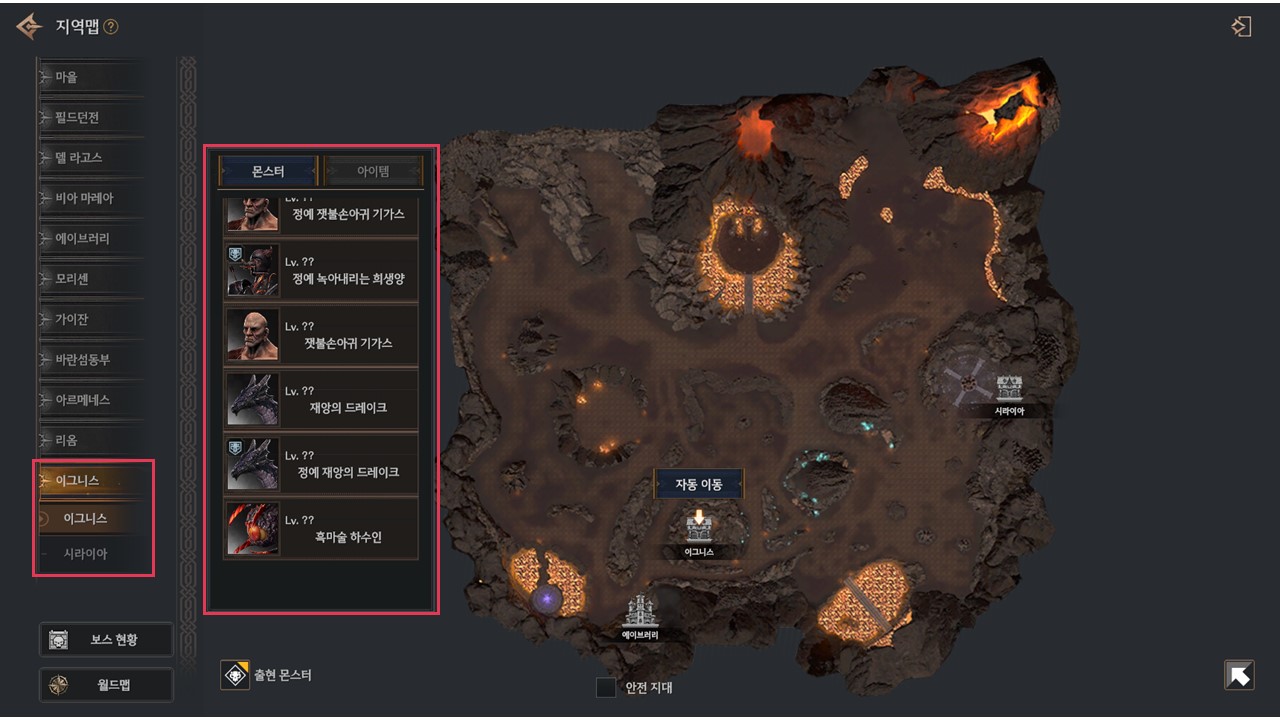Viewport: 1280px width, 720px height.
Task: Open the 필드던전 region list
Action: 90,118
